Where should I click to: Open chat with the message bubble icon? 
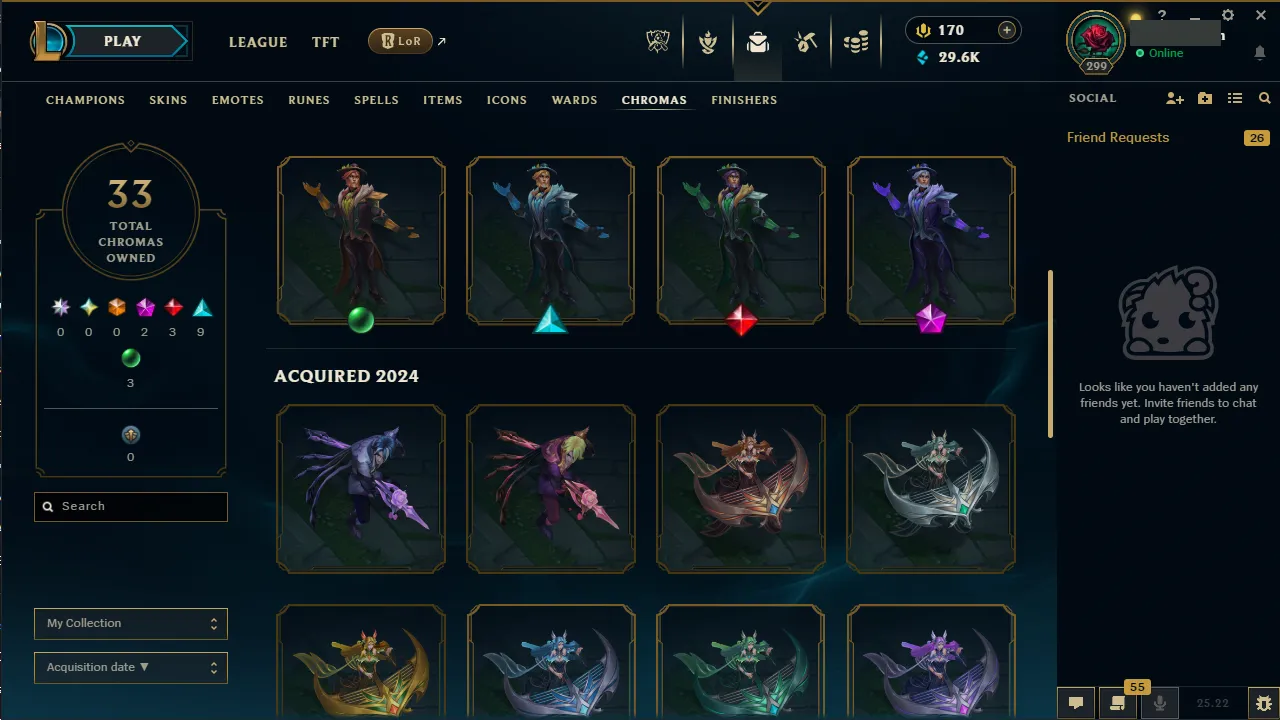[x=1075, y=703]
